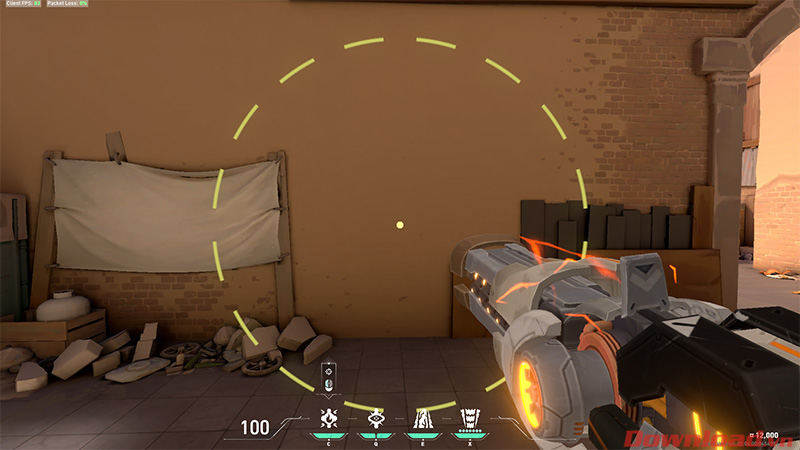Deploy the Turret ability icon
This screenshot has height=450, width=800.
coord(421,418)
